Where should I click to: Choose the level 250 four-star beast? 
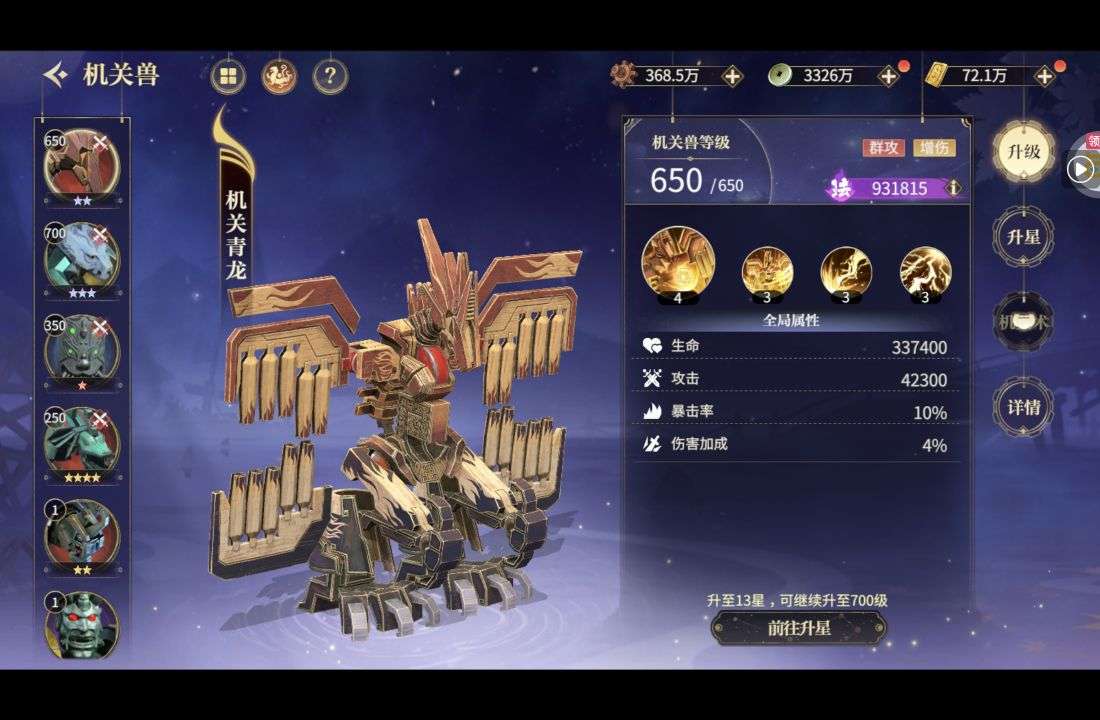click(x=81, y=441)
